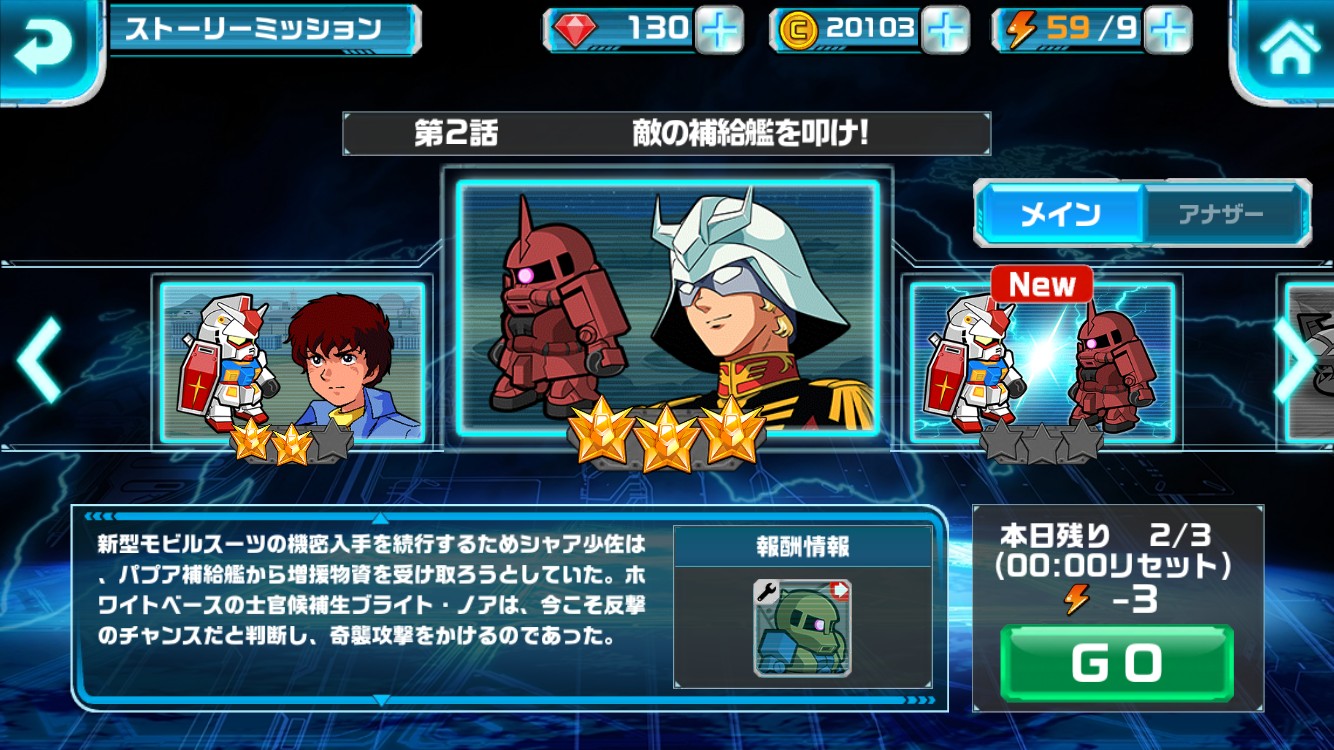
Task: Inspect the green Zaku reward icon
Action: click(802, 628)
